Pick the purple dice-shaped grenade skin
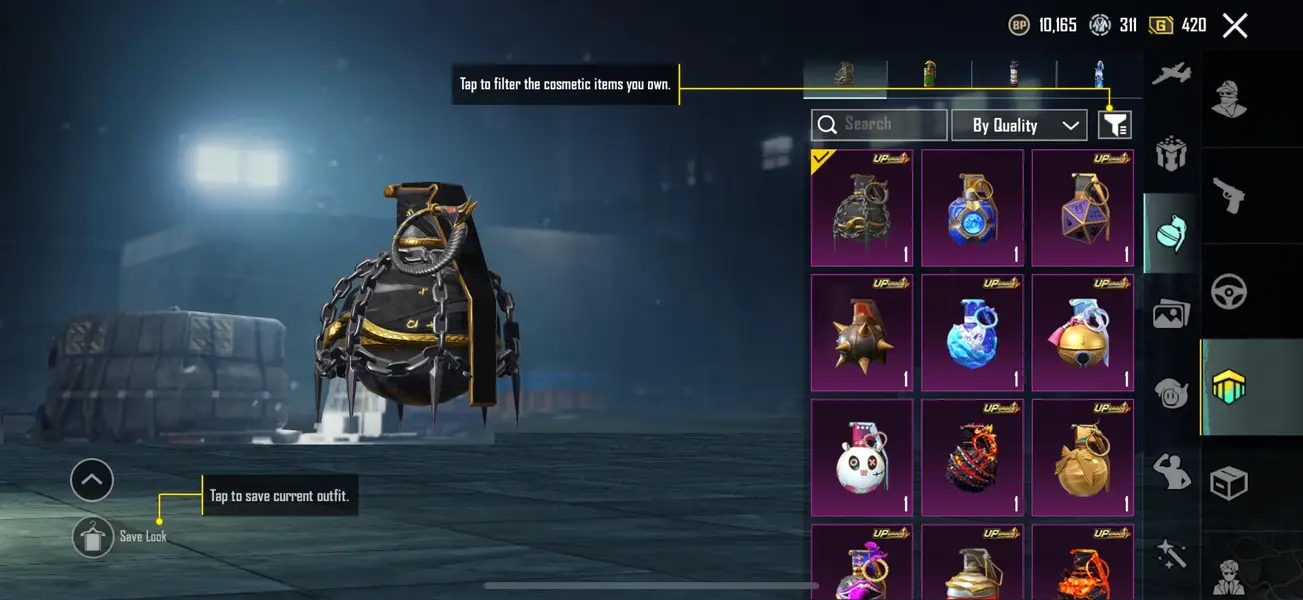The height and width of the screenshot is (600, 1303). click(x=1082, y=208)
